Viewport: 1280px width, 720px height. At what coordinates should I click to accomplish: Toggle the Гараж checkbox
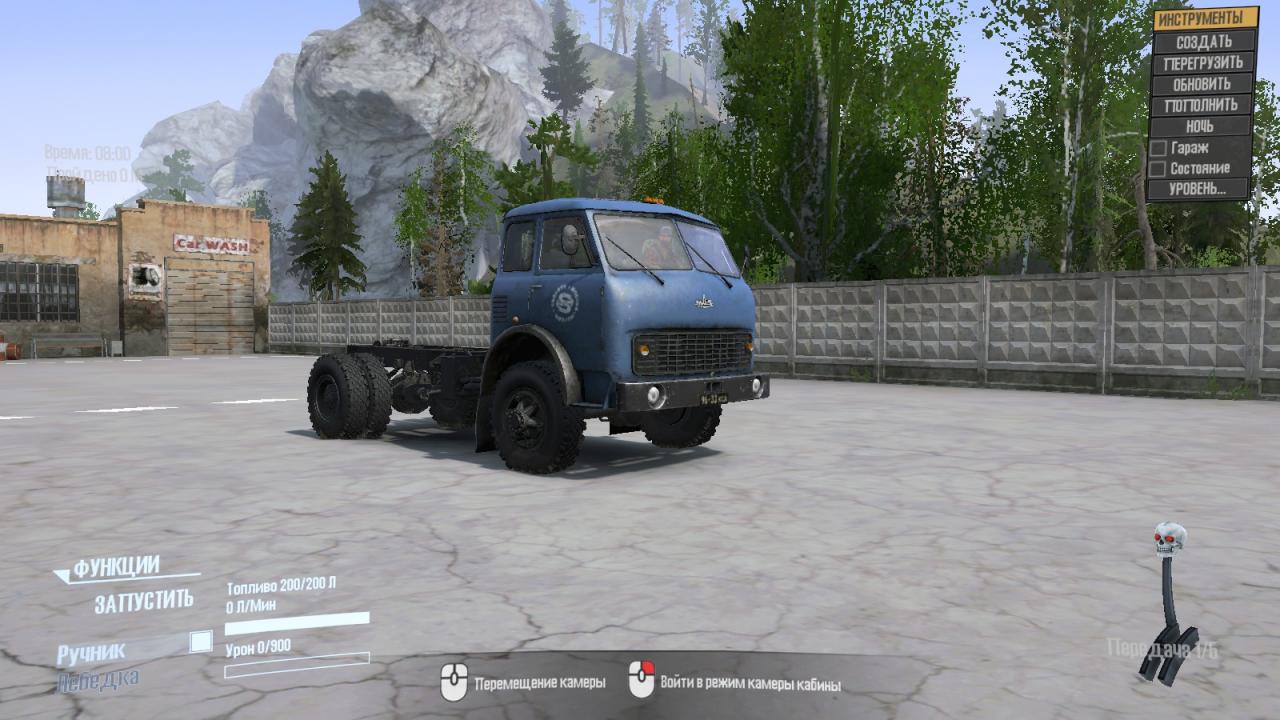(x=1158, y=147)
